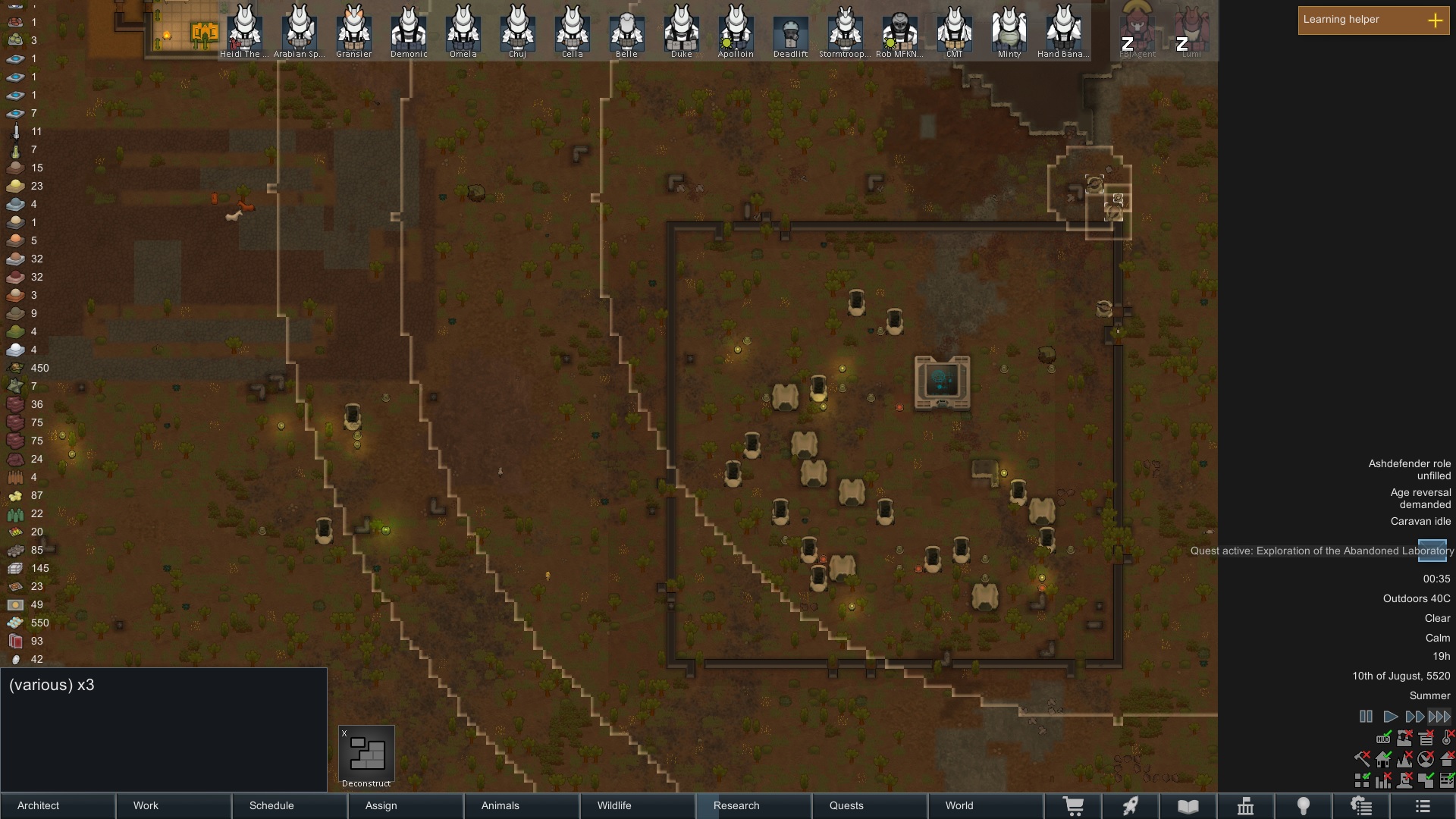Image resolution: width=1456 pixels, height=819 pixels.
Task: Open trading with the shopping cart icon
Action: tap(1075, 806)
